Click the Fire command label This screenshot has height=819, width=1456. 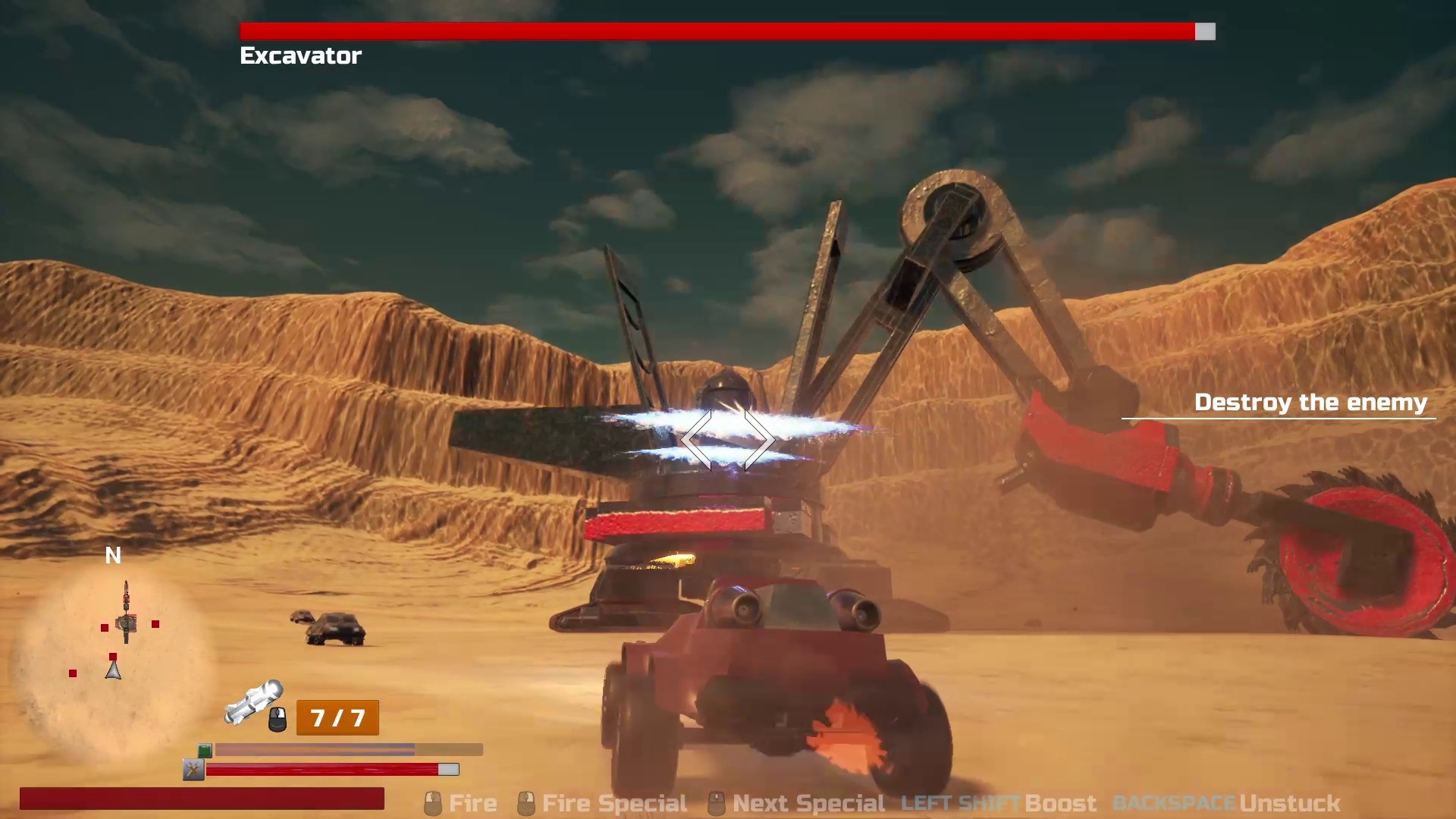(x=473, y=802)
